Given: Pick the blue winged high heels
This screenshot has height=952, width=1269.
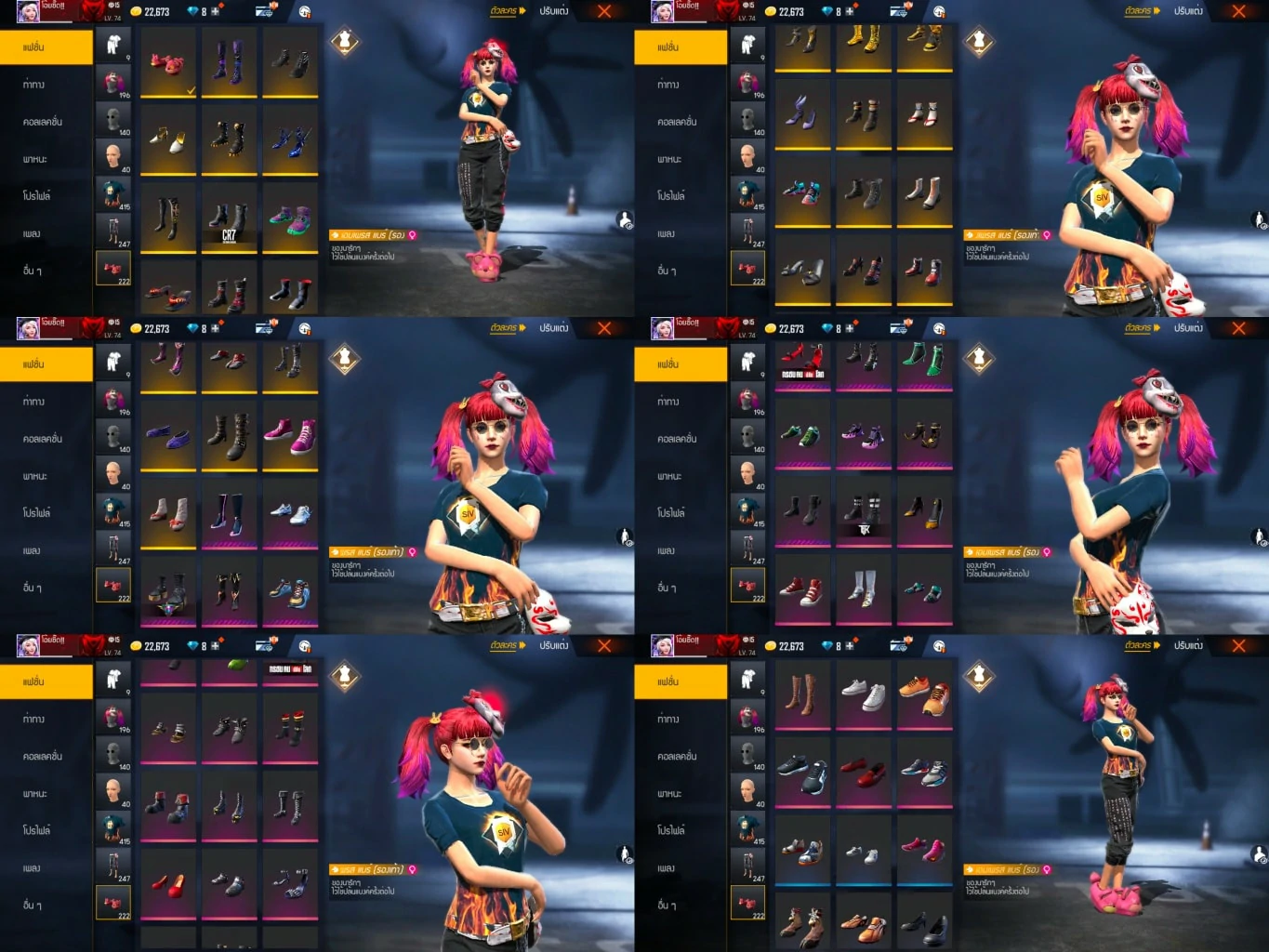Looking at the screenshot, I should coord(290,141).
